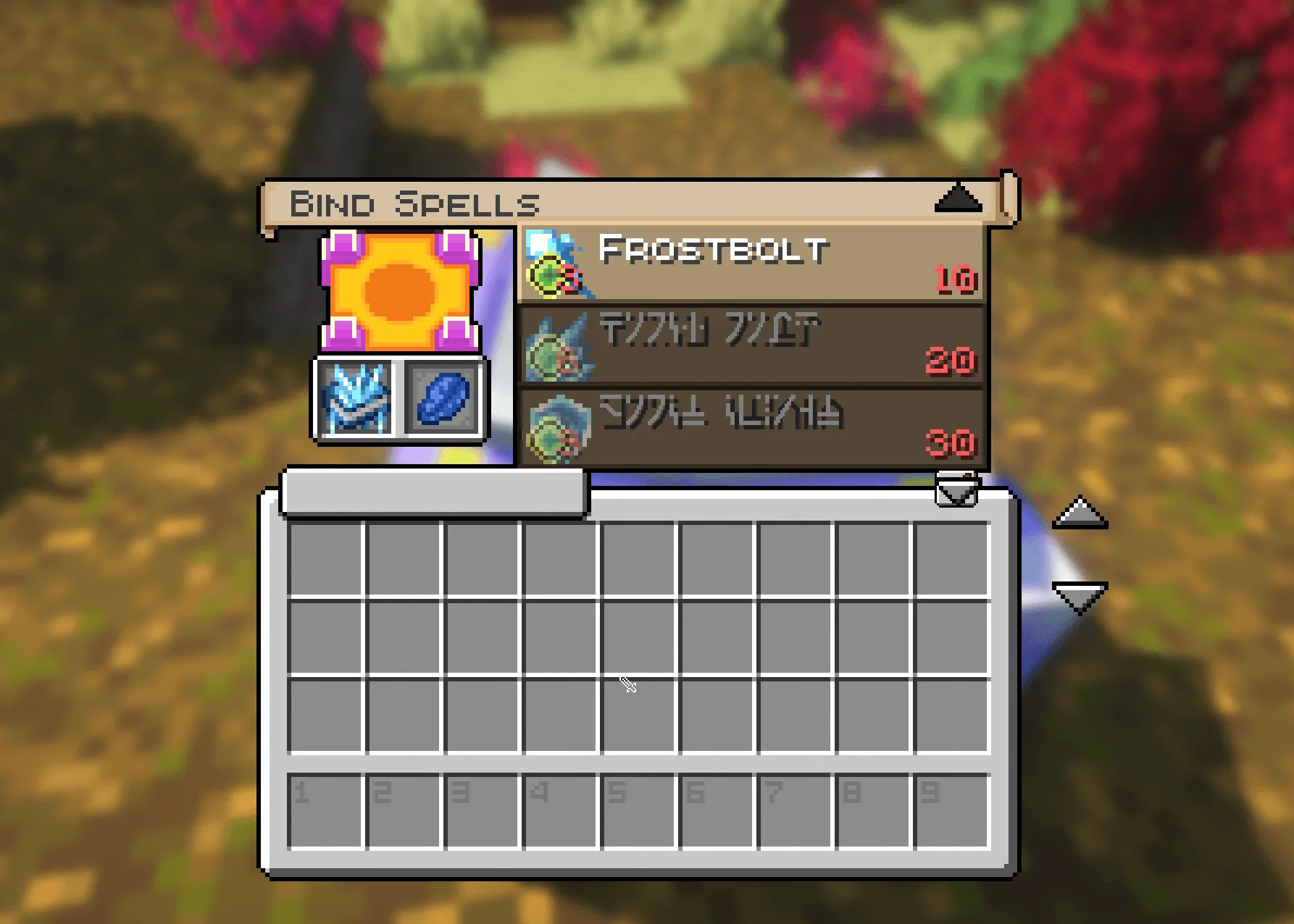Click the orange spellbook icon above the slots
Viewport: 1294px width, 924px height.
(x=401, y=290)
